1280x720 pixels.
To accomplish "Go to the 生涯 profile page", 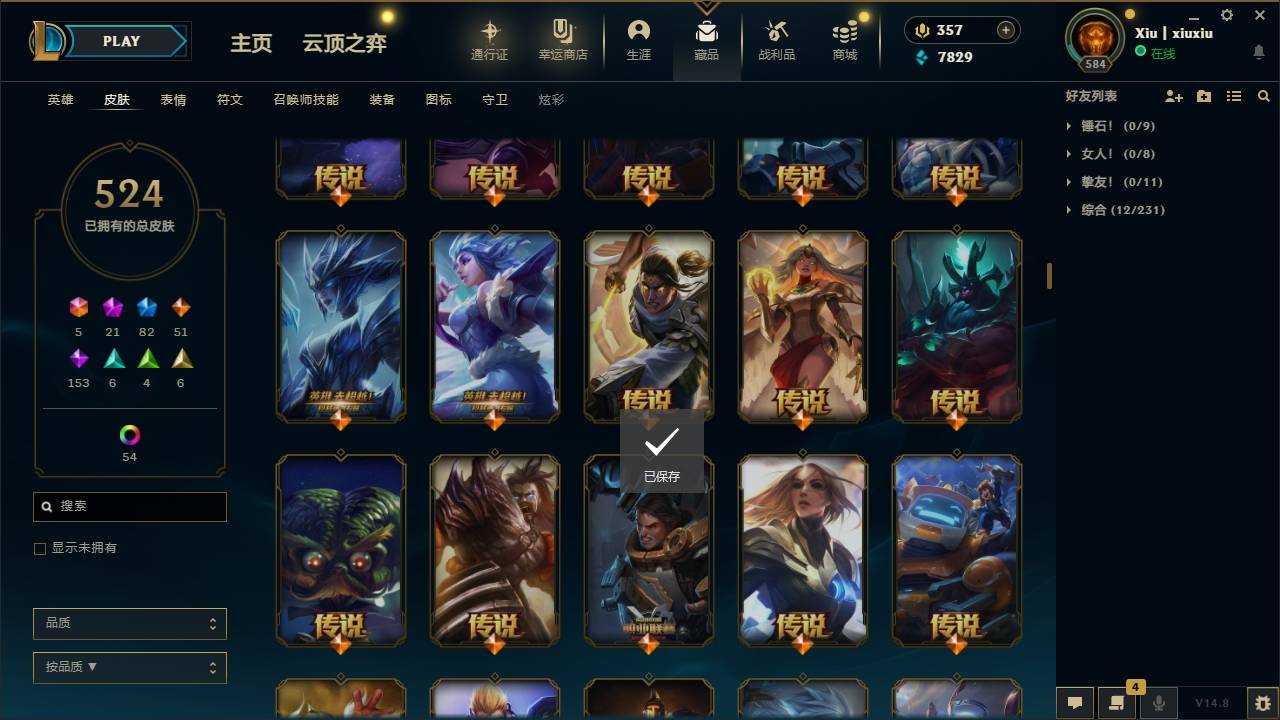I will (639, 40).
